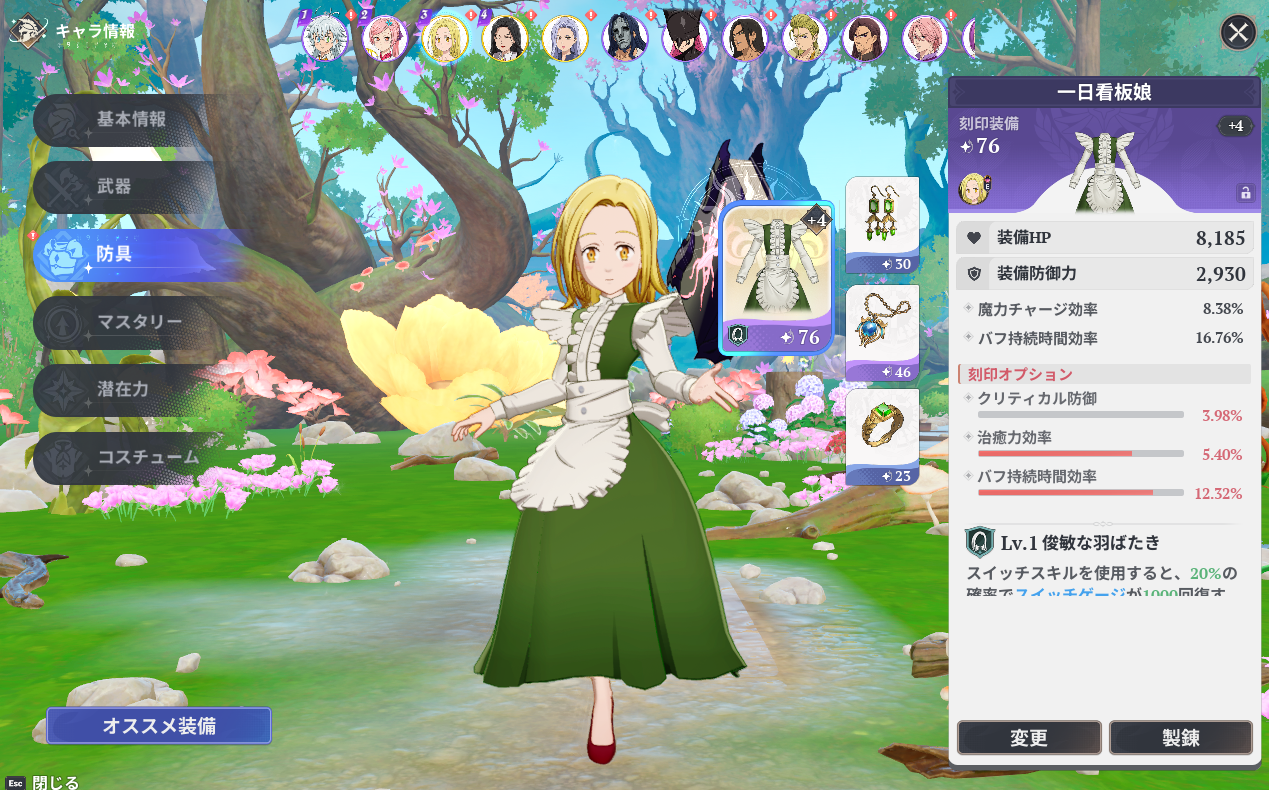The image size is (1269, 790).
Task: Choose the blue gem necklace slot
Action: 882,332
